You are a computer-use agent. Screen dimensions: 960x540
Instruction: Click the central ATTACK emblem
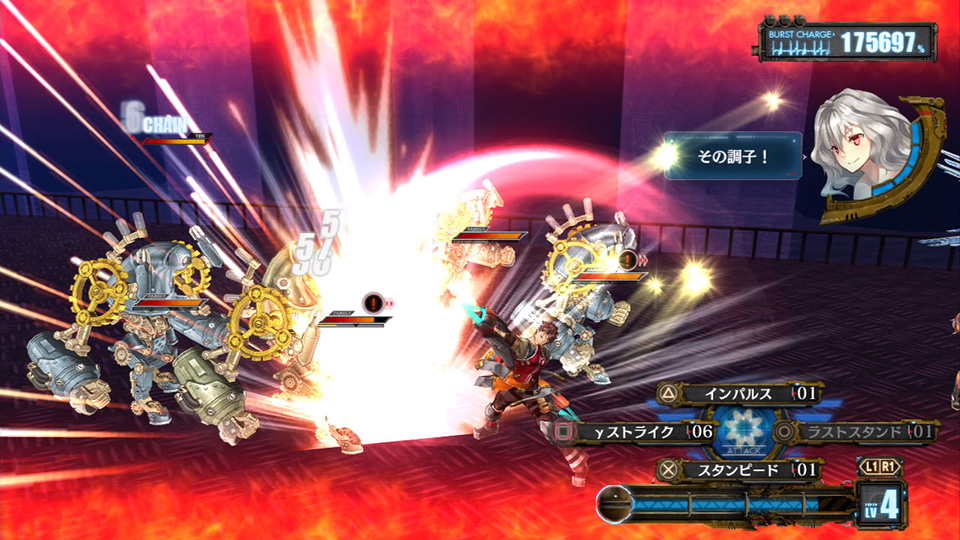pos(744,432)
